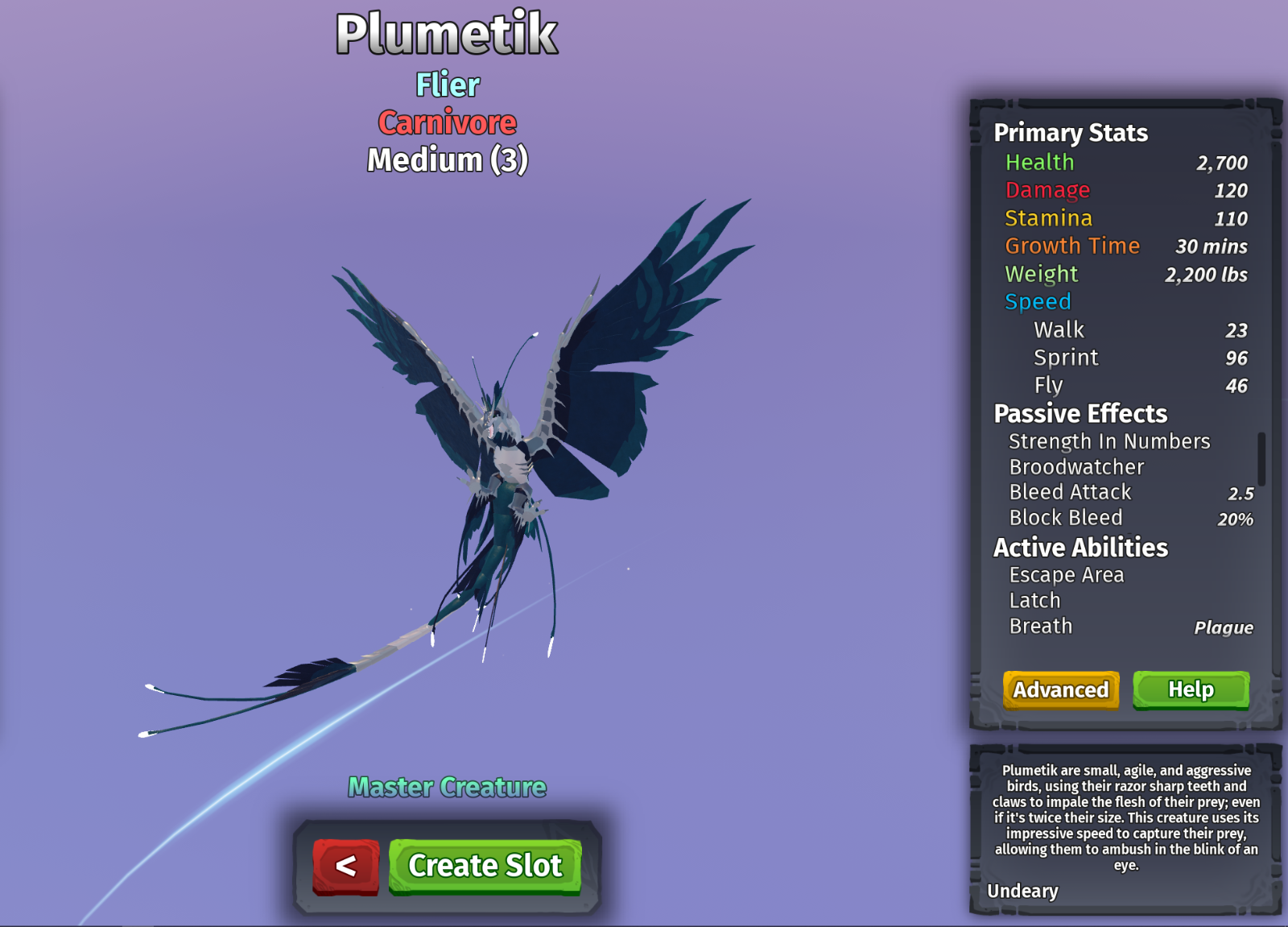
Task: Choose the Bleed Attack passive entry
Action: (1070, 492)
